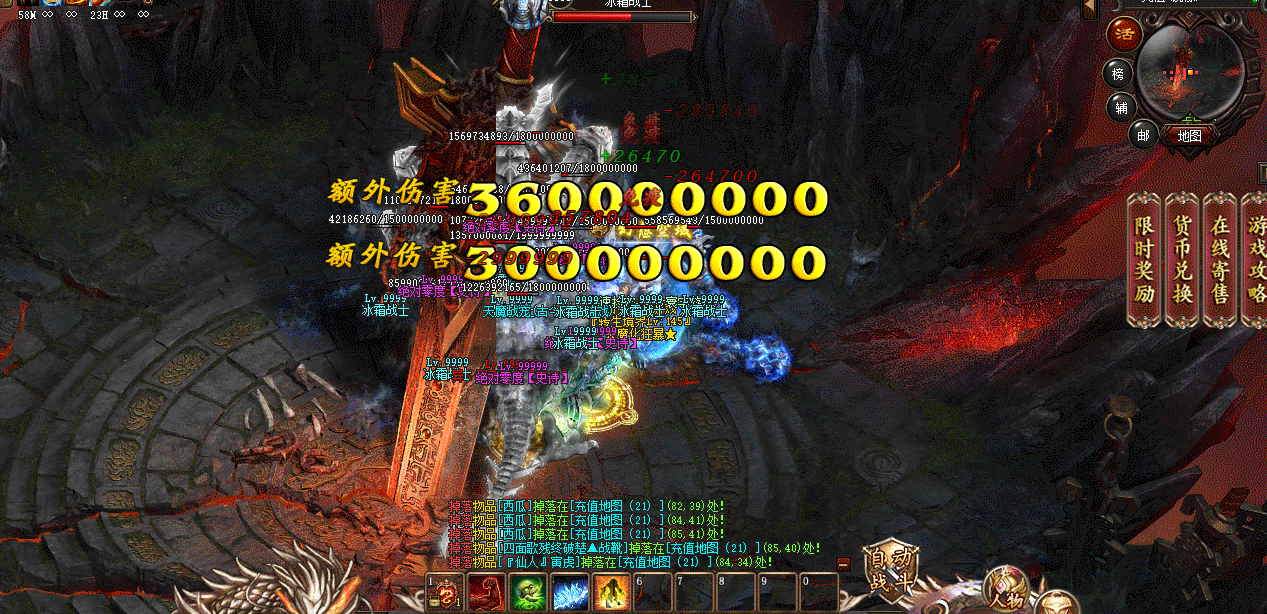Activate the green skull skill
This screenshot has height=614, width=1267.
[x=529, y=593]
